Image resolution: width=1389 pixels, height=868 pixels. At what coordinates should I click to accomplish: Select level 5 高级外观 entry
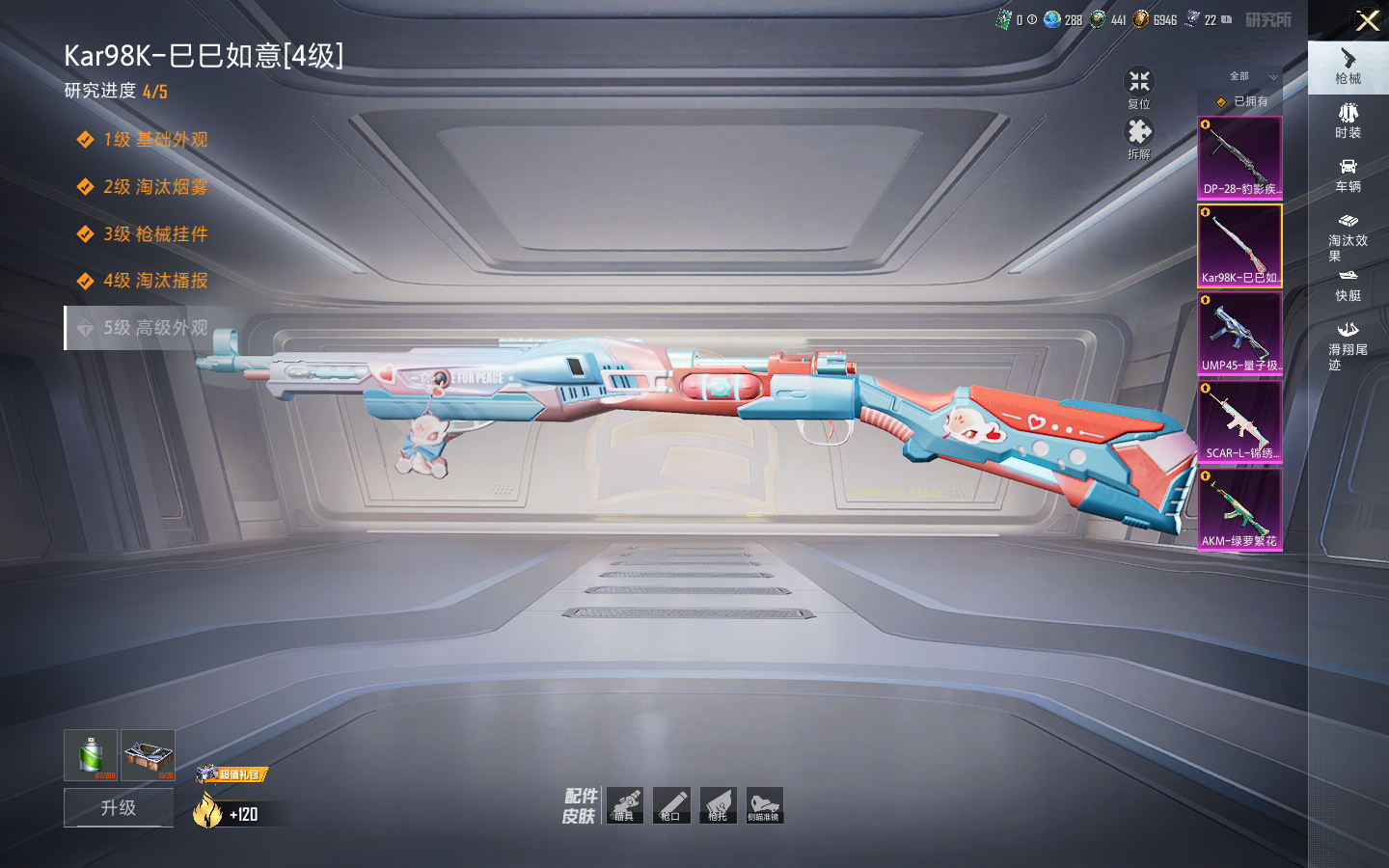tap(154, 328)
